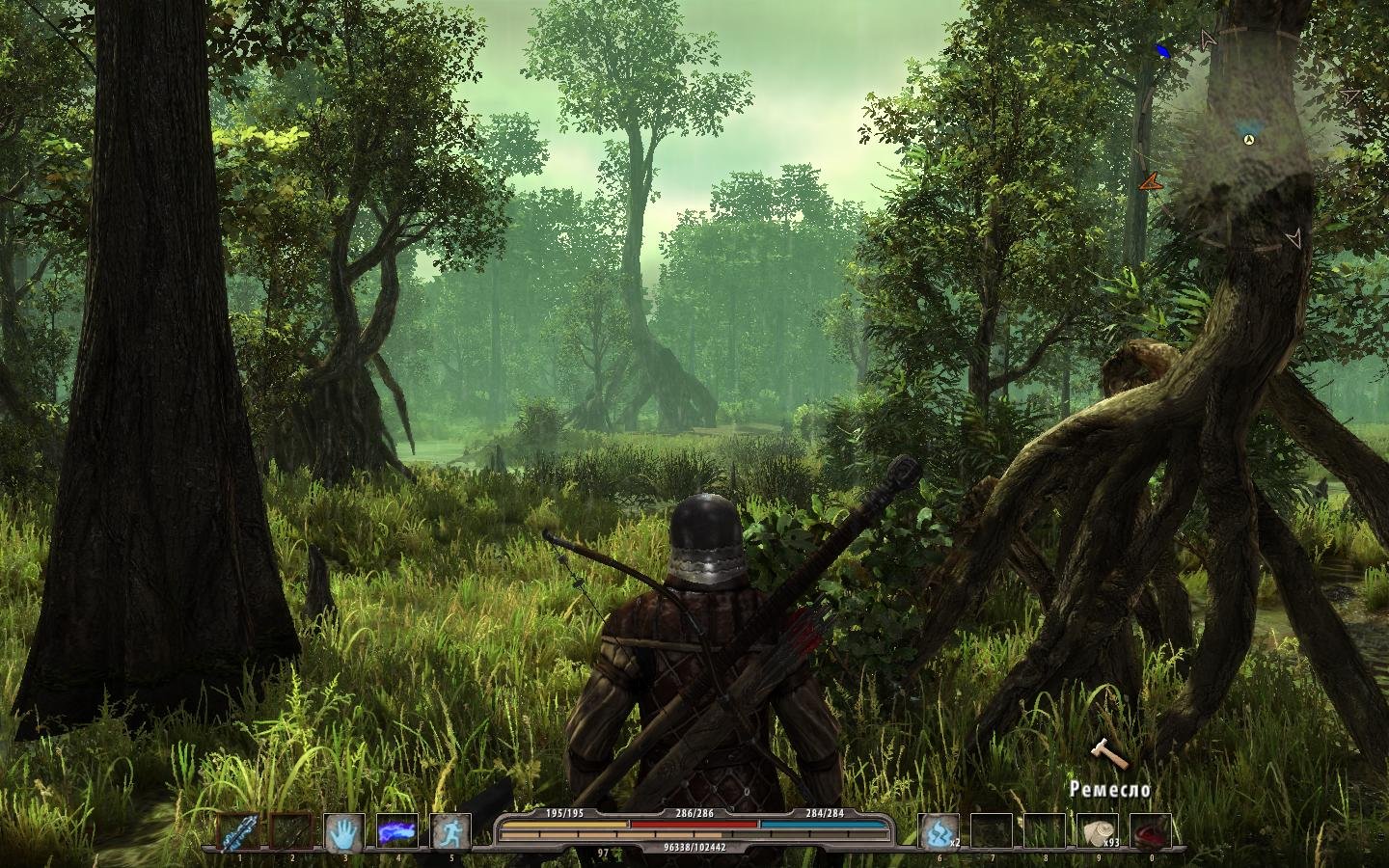The width and height of the screenshot is (1389, 868).
Task: Use the blue flame rune item
Action: pyautogui.click(x=938, y=831)
